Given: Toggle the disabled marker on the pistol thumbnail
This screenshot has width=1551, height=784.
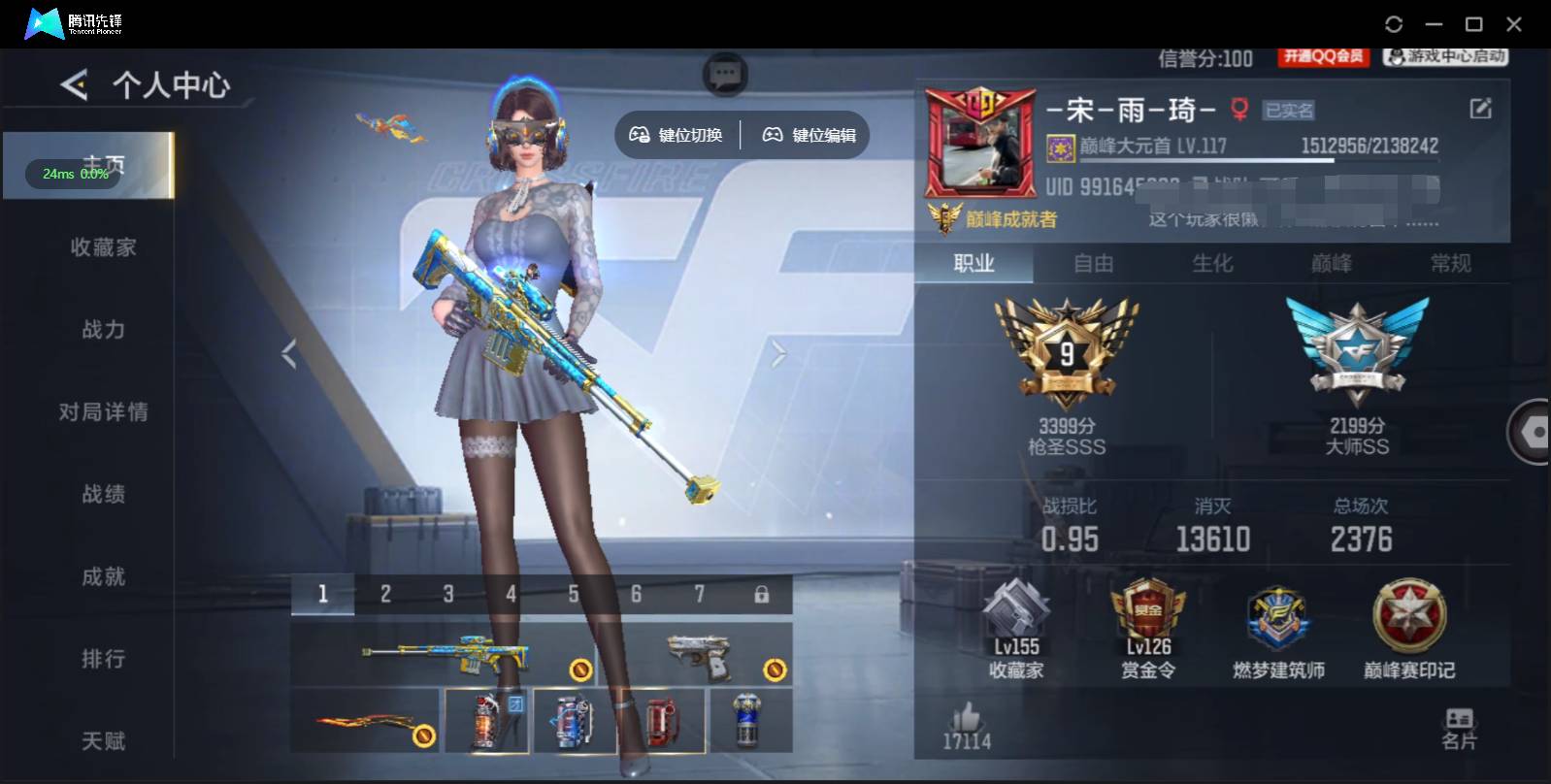Looking at the screenshot, I should [776, 668].
